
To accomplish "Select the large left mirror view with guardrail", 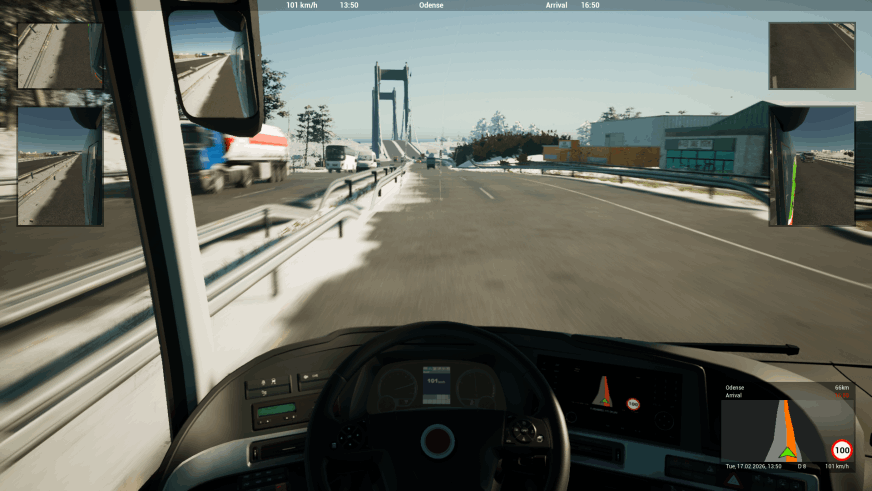I will 60,166.
